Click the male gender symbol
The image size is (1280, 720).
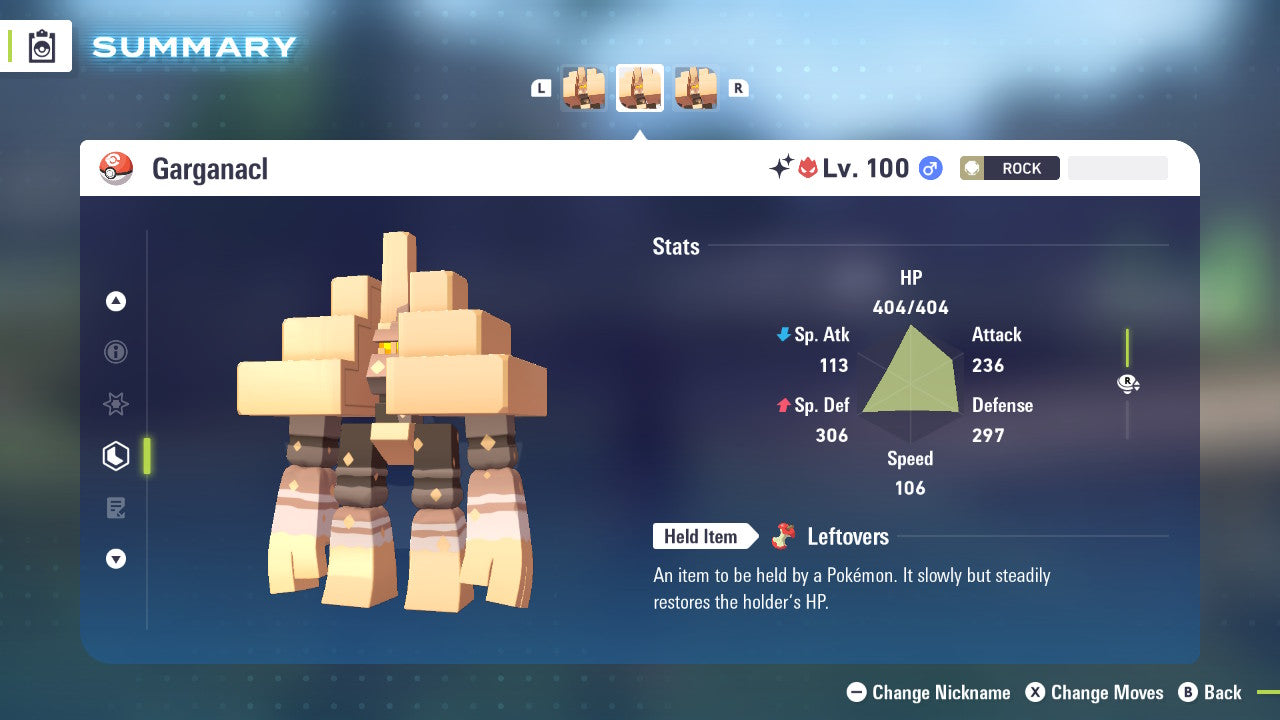click(x=928, y=168)
